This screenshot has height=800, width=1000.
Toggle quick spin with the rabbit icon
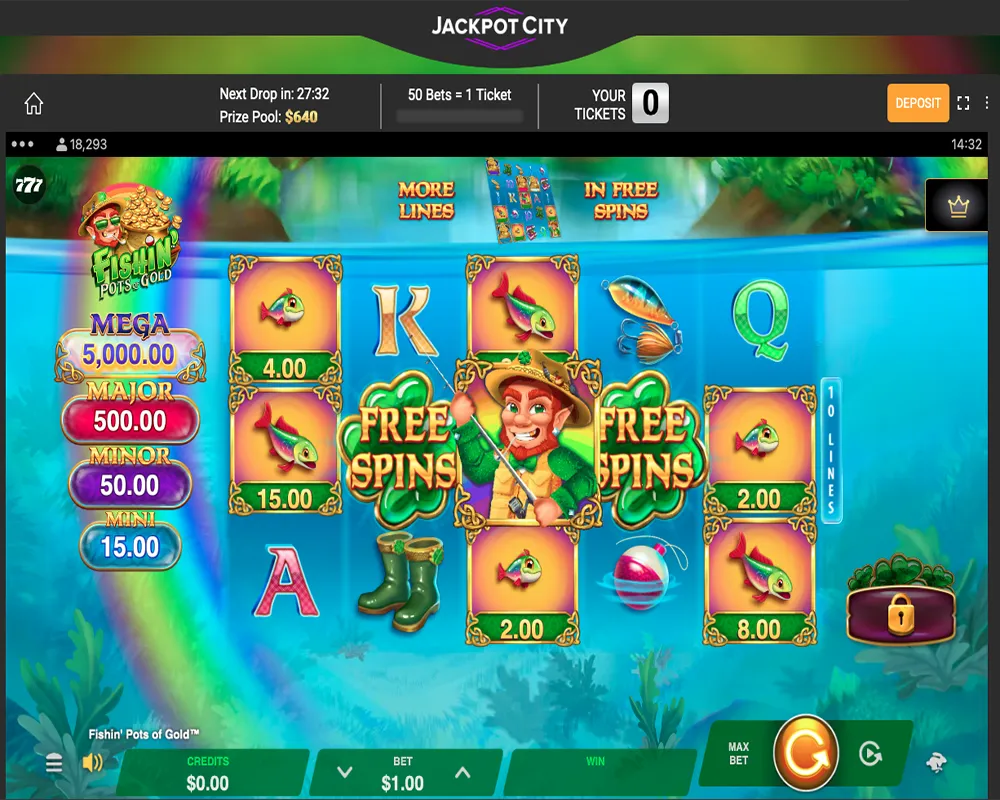tap(937, 764)
